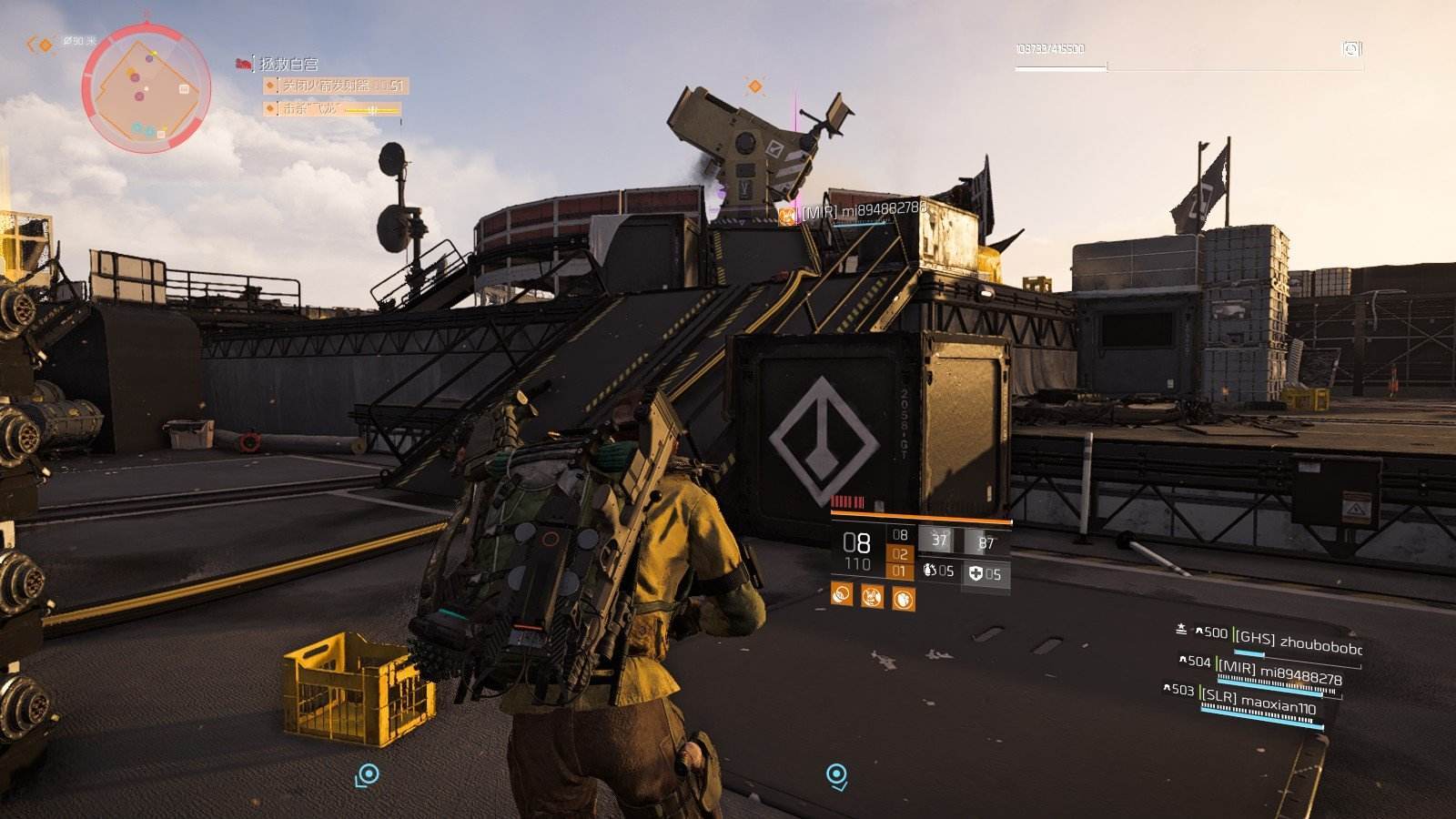
Task: Click the orange objective marker above the launcher
Action: pyautogui.click(x=754, y=86)
